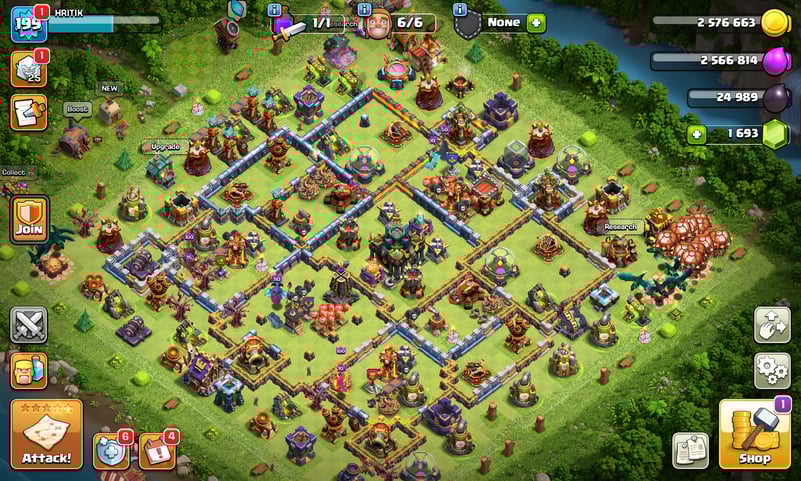Screen dimensions: 801x481
Task: Open the calendar events news icon
Action: click(157, 451)
